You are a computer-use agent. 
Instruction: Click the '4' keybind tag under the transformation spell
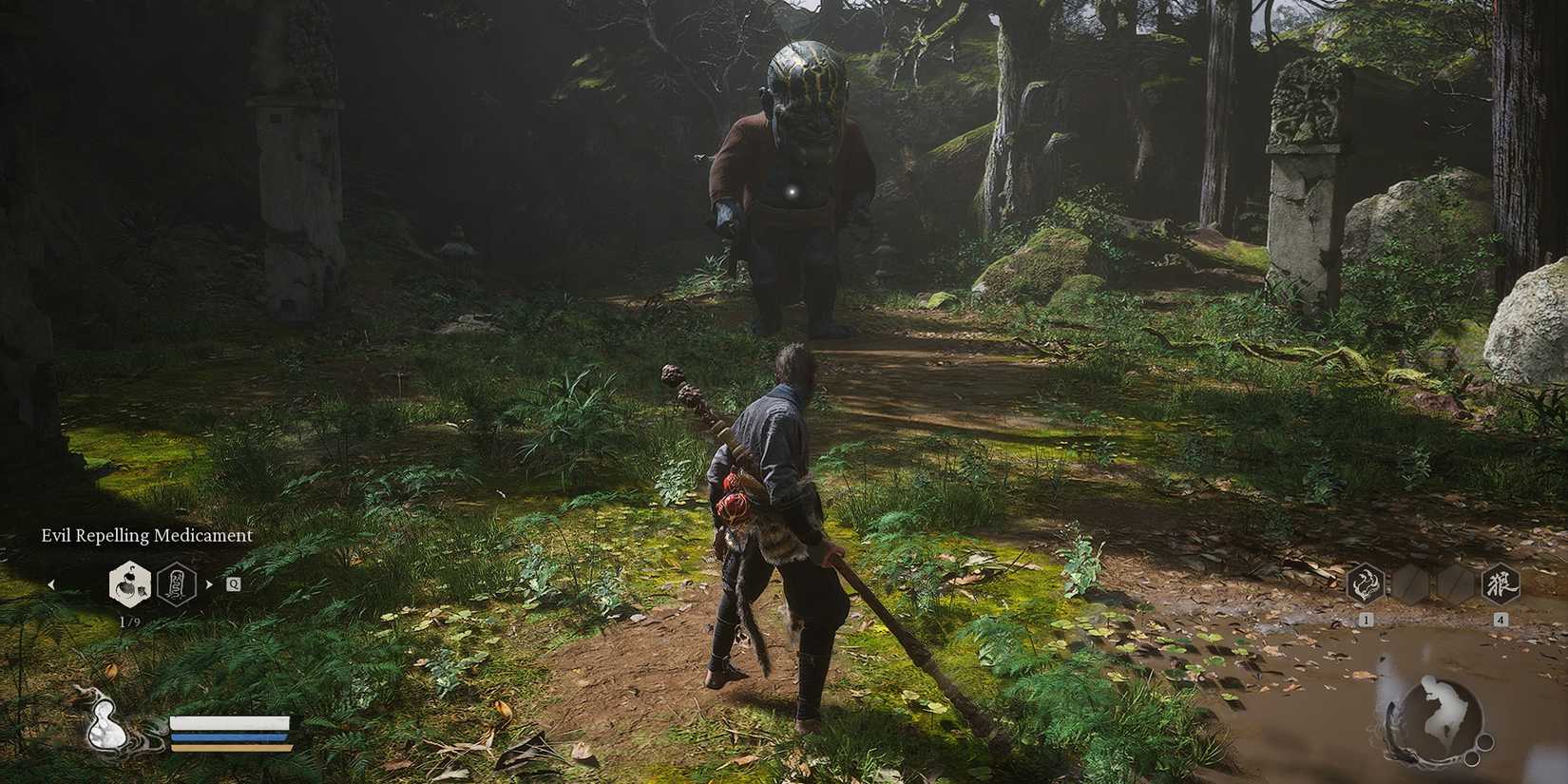(1501, 619)
